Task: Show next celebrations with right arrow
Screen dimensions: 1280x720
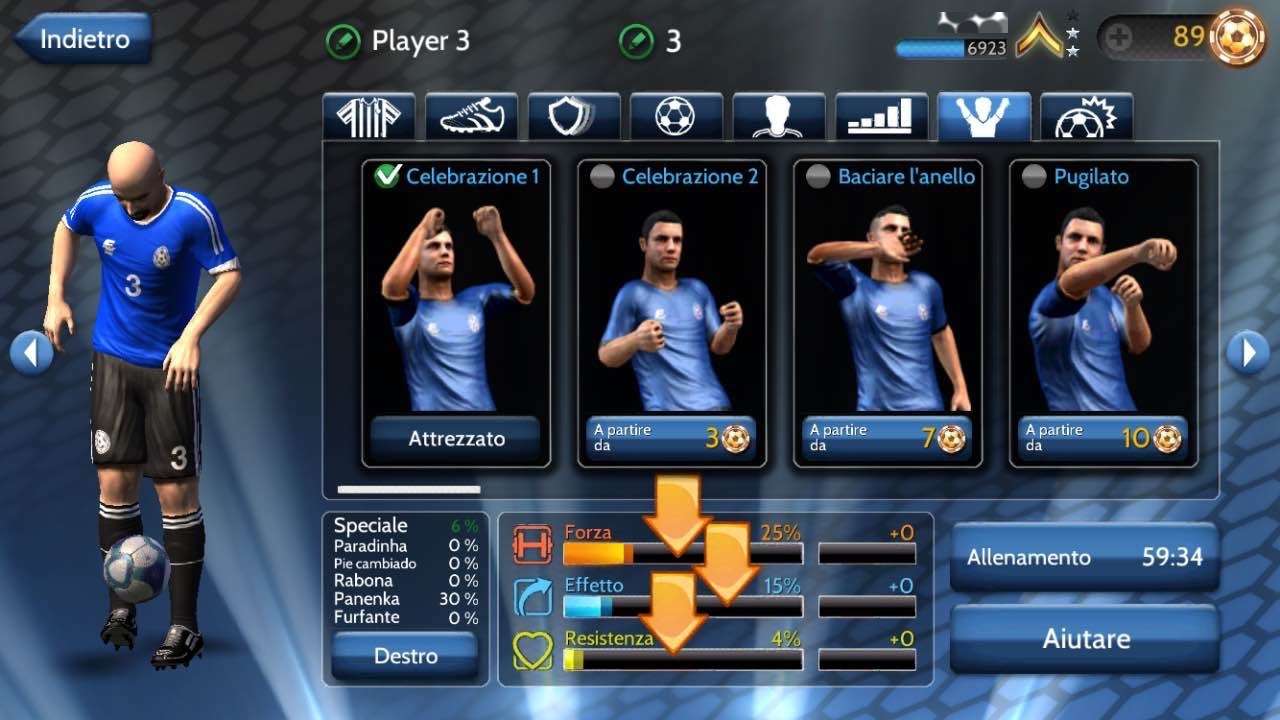Action: click(1248, 352)
